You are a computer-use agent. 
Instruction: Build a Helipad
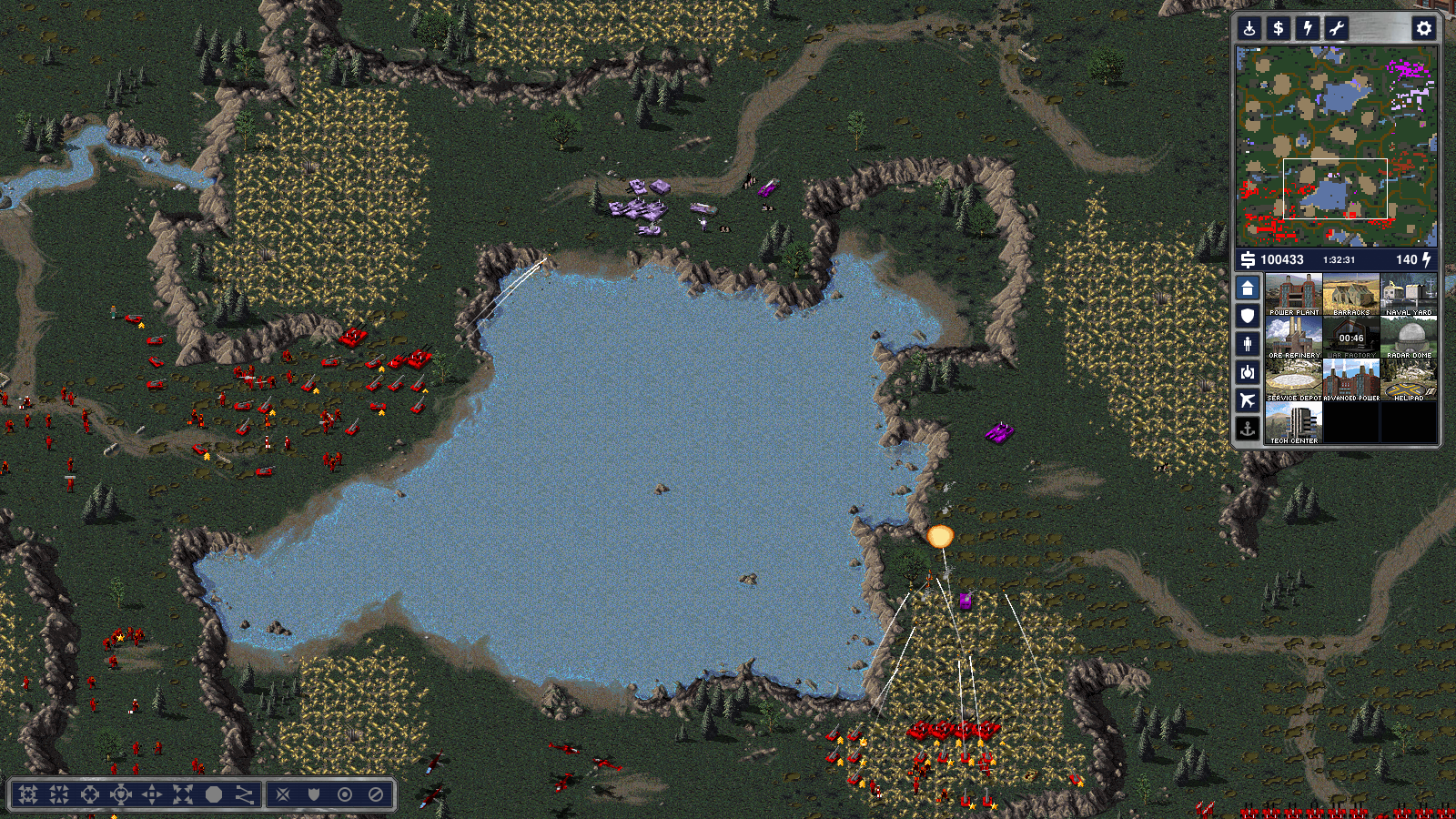coord(1409,379)
